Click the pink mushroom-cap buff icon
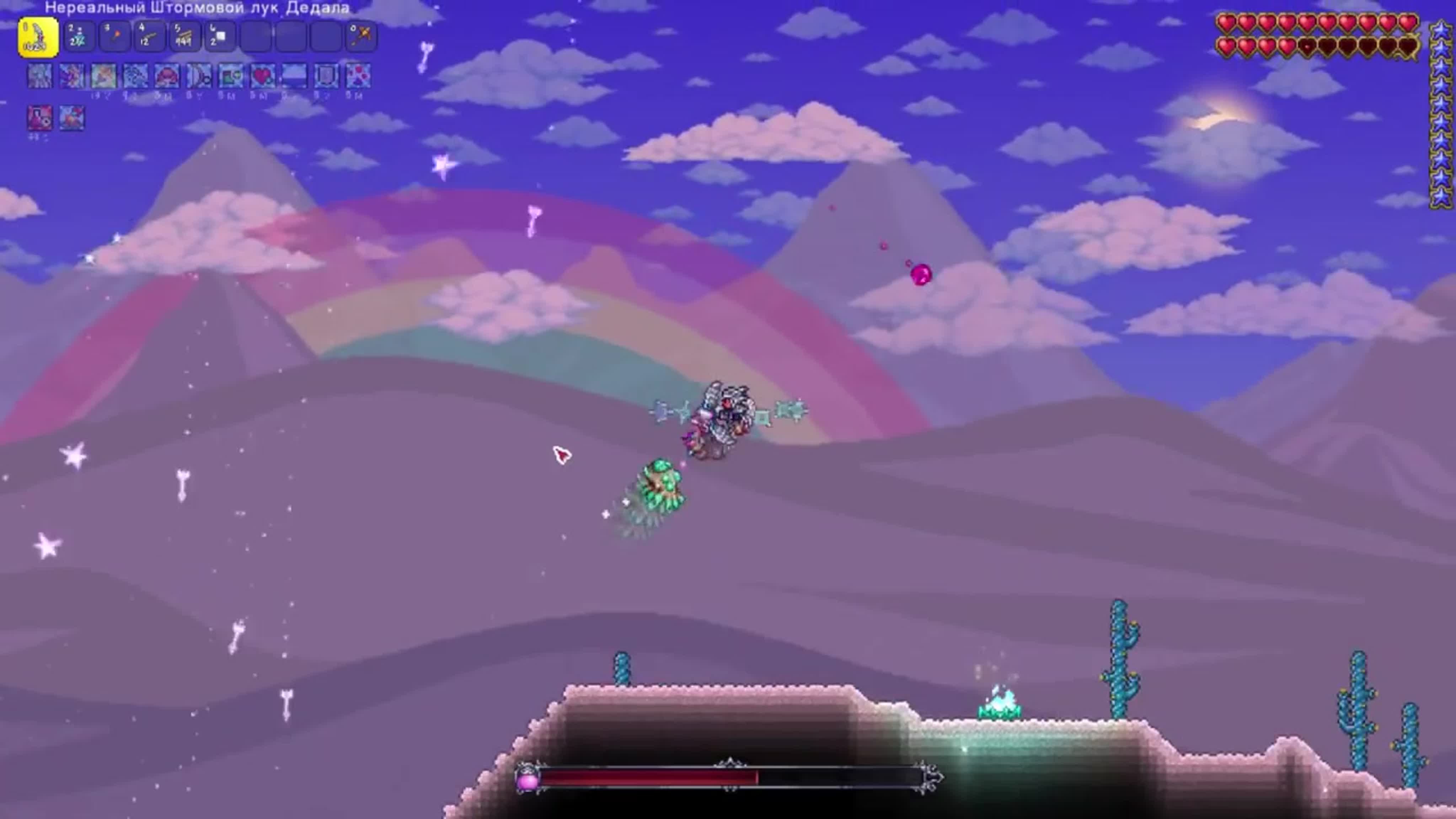This screenshot has width=1456, height=819. click(167, 76)
